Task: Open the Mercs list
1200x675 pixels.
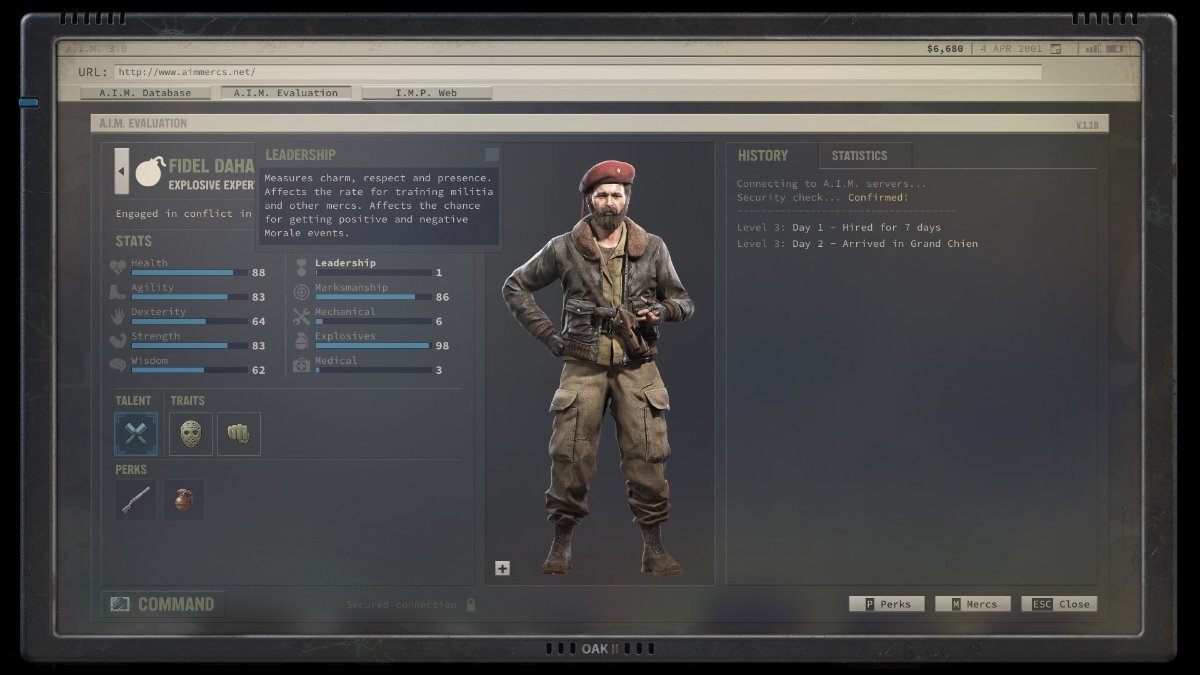Action: coord(973,604)
